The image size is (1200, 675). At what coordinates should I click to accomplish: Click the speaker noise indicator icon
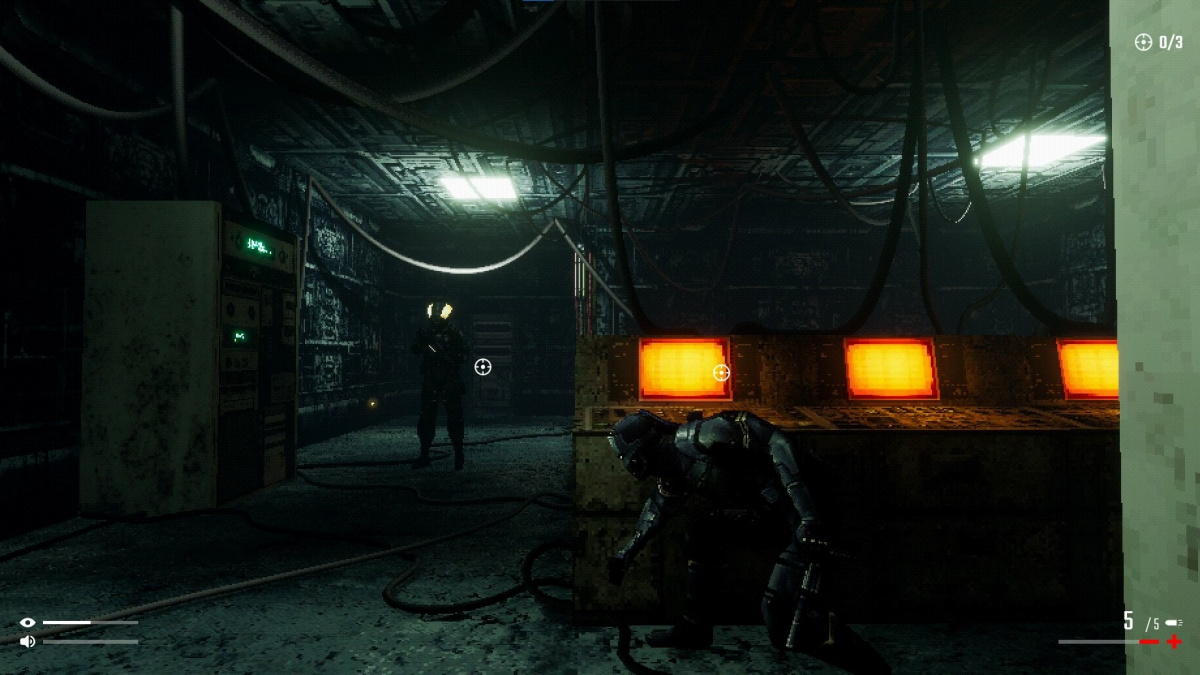pos(27,641)
